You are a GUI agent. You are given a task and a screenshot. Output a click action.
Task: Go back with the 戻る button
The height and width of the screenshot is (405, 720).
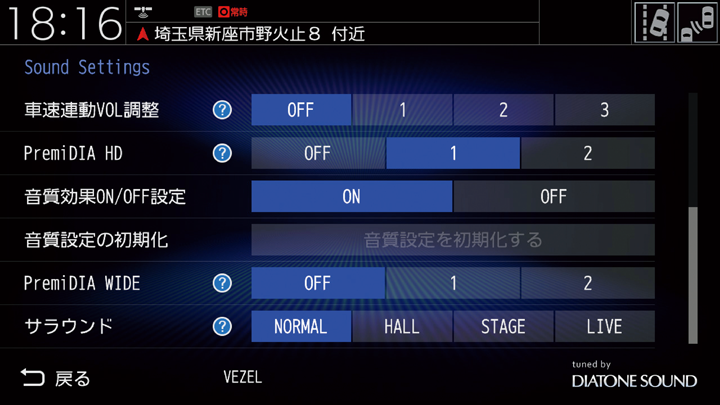[56, 378]
